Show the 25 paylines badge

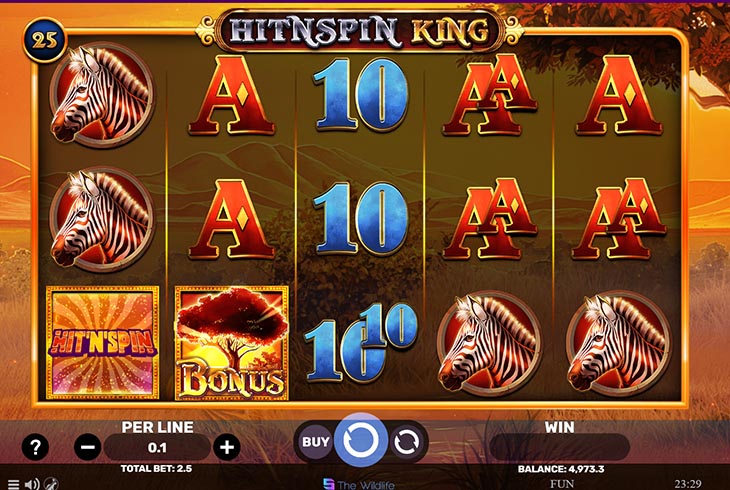pyautogui.click(x=45, y=42)
